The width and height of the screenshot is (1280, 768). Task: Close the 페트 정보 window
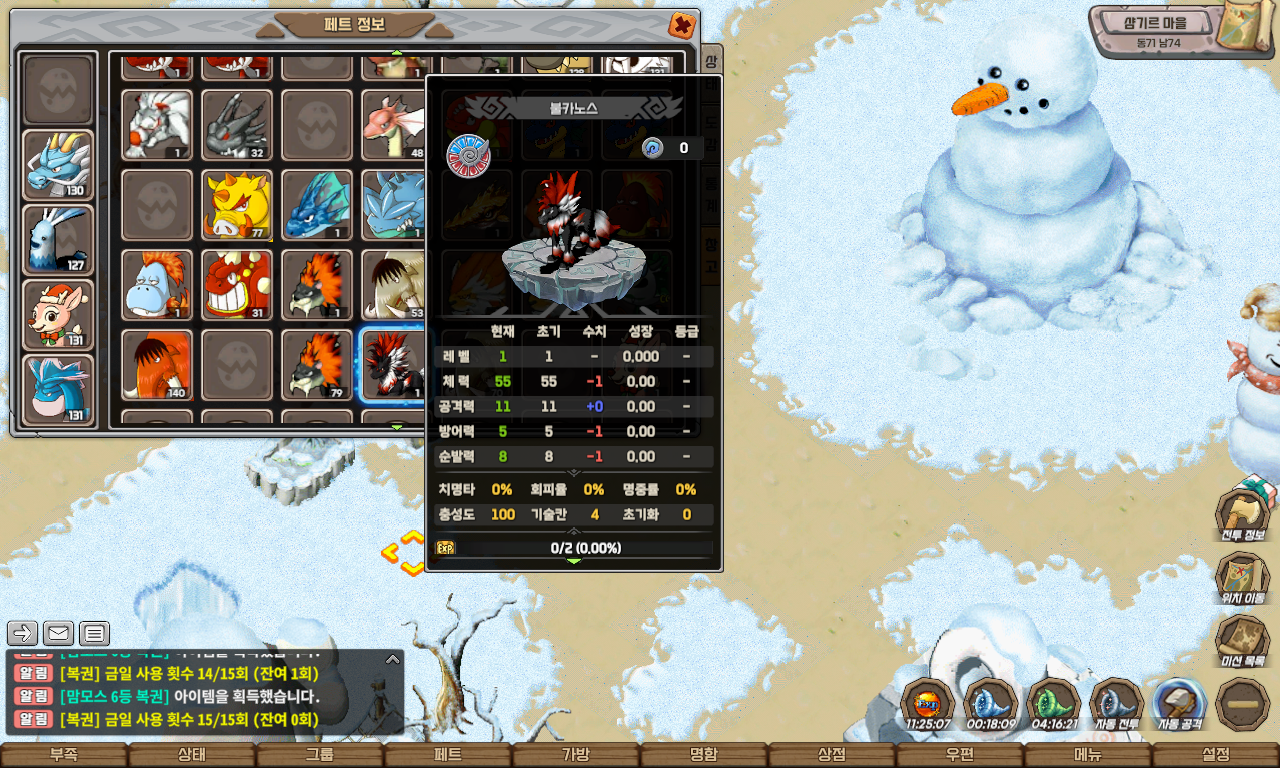point(681,25)
